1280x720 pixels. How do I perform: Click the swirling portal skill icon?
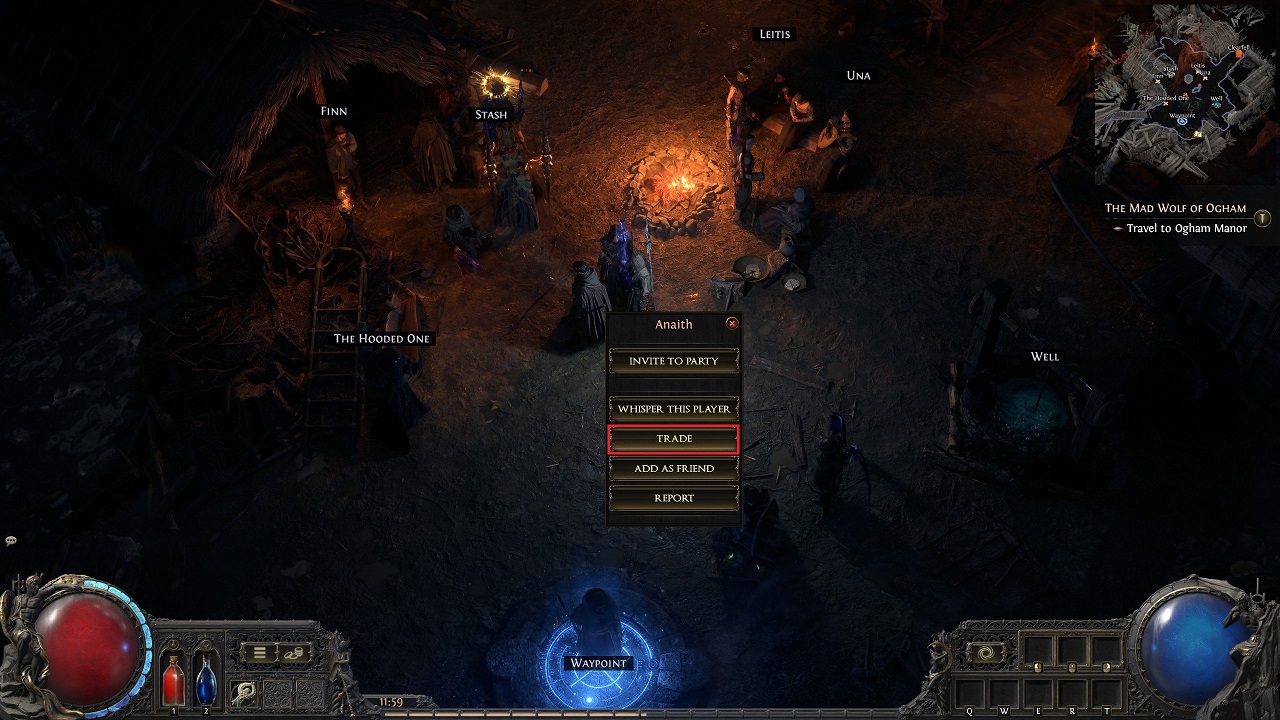point(986,654)
